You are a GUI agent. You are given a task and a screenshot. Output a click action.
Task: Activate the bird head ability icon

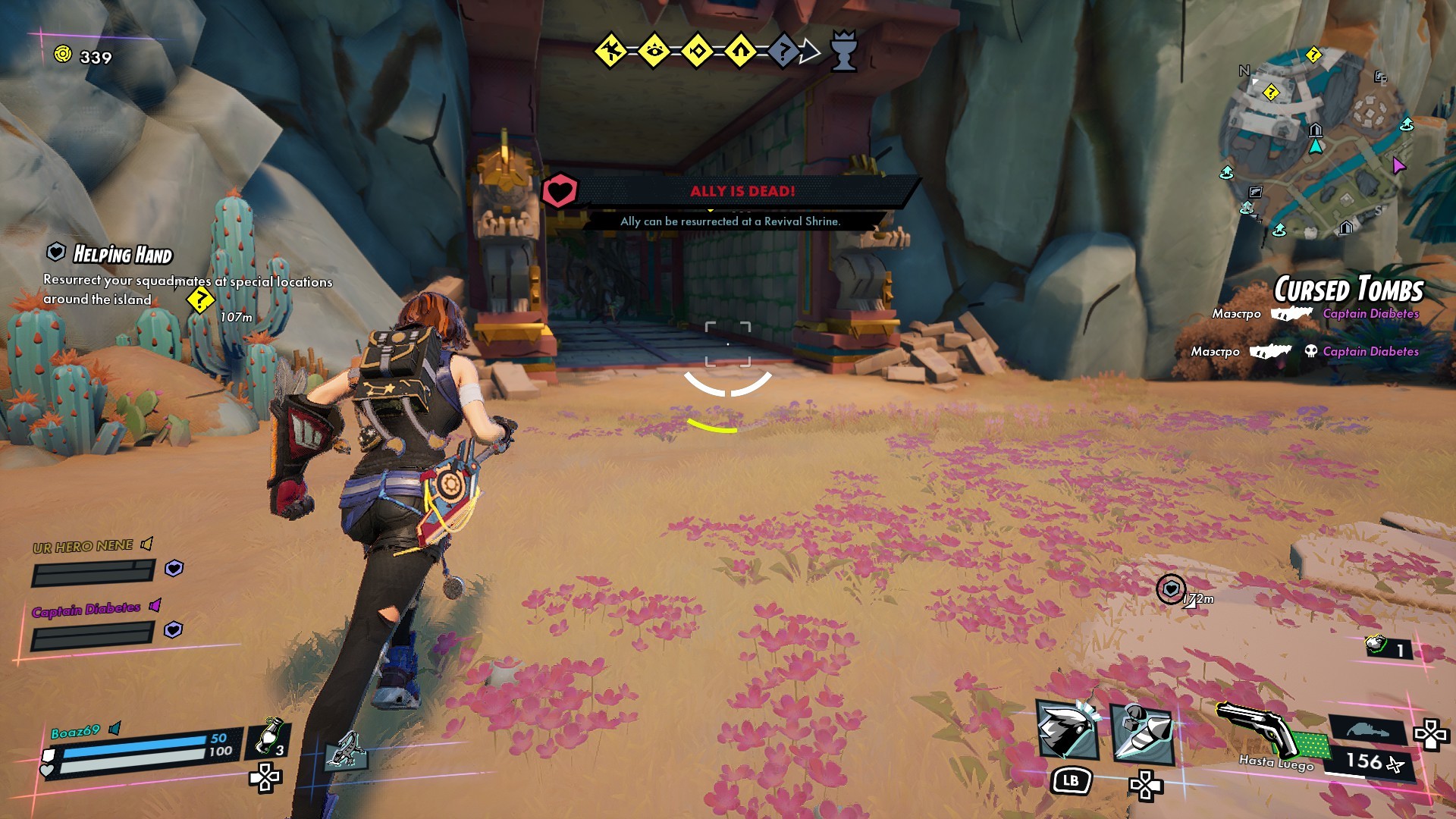(x=1068, y=730)
